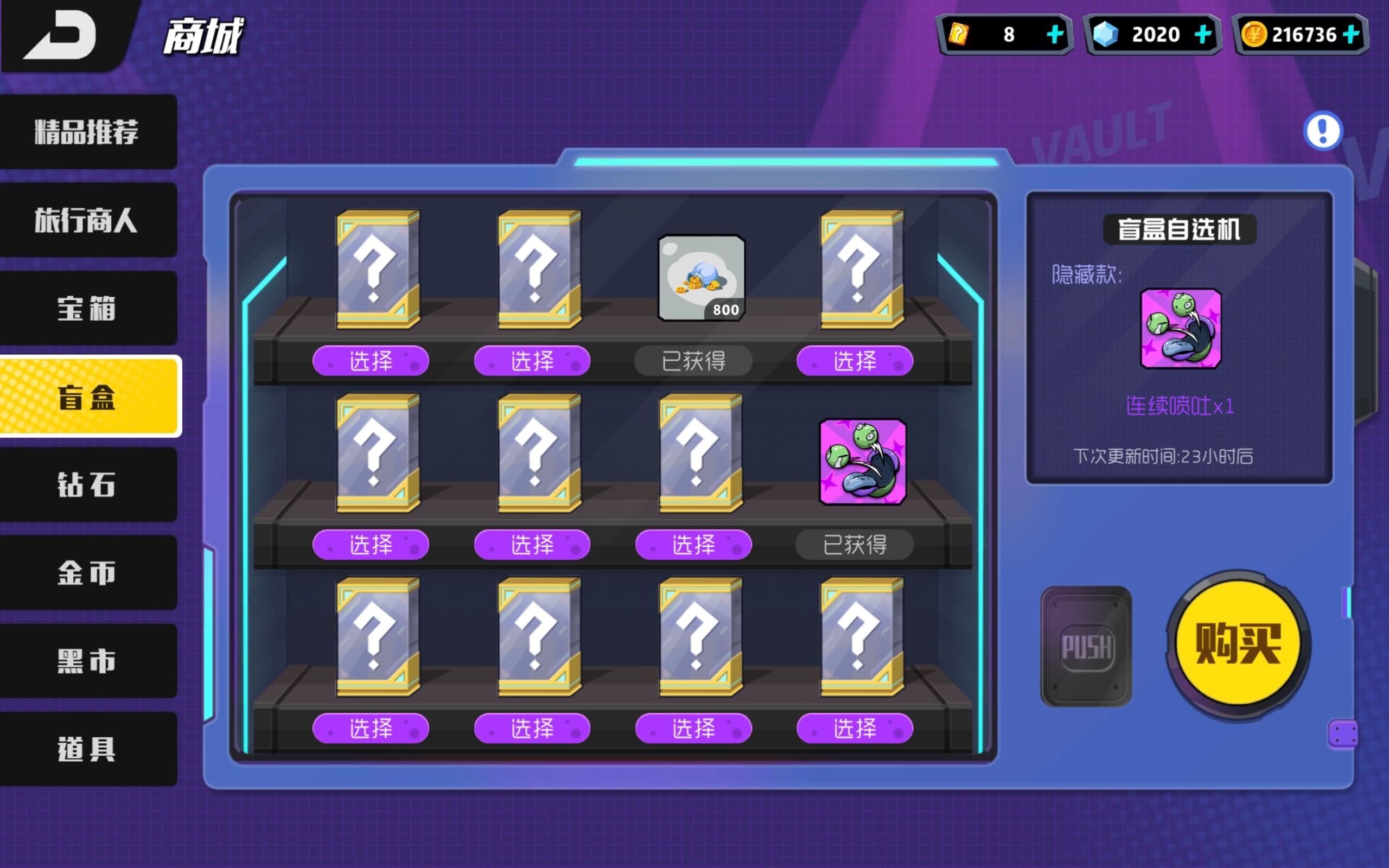Click 选择 under the last bottom-row box
The width and height of the screenshot is (1389, 868).
coord(855,728)
